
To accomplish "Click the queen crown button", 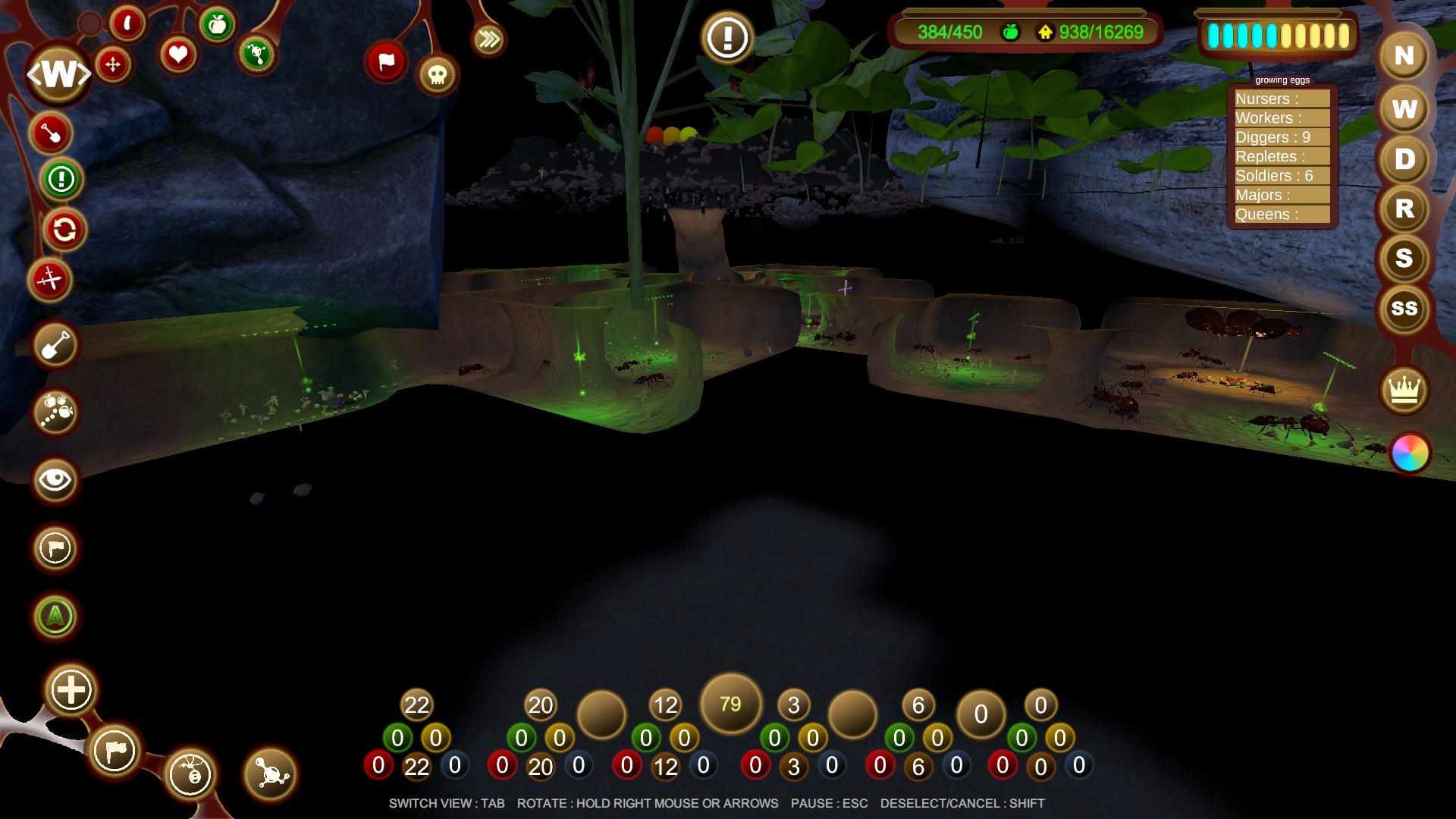I will point(1404,391).
